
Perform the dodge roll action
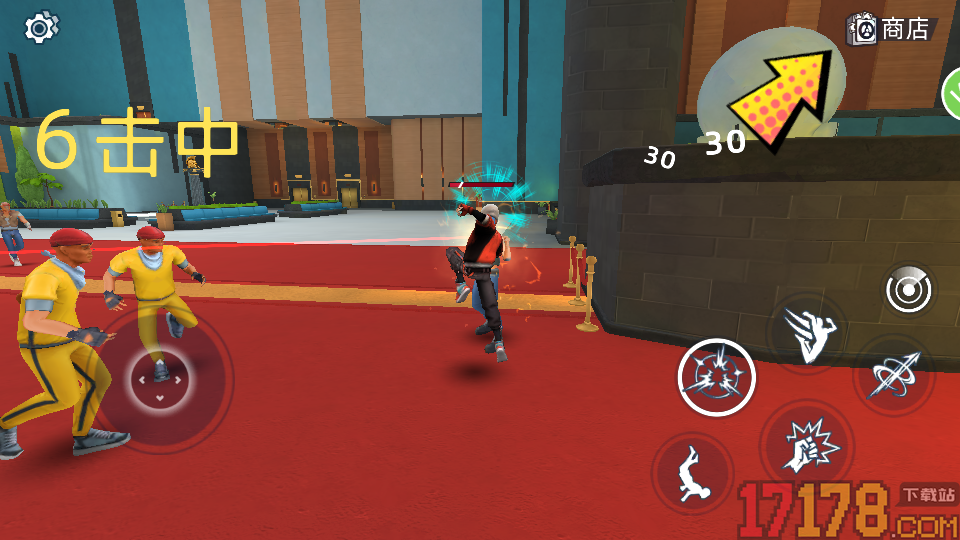(x=691, y=472)
